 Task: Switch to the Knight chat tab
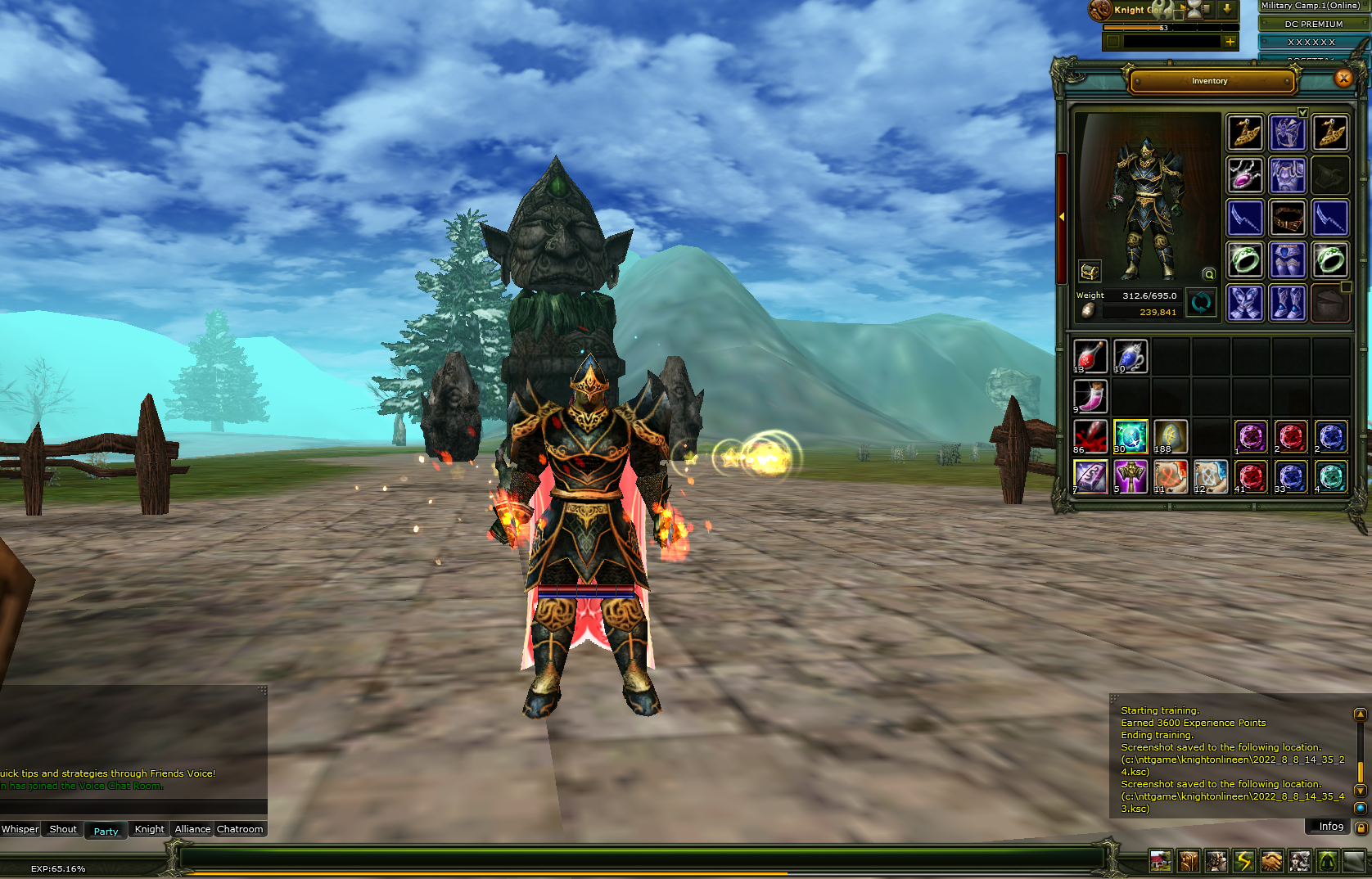tap(148, 829)
